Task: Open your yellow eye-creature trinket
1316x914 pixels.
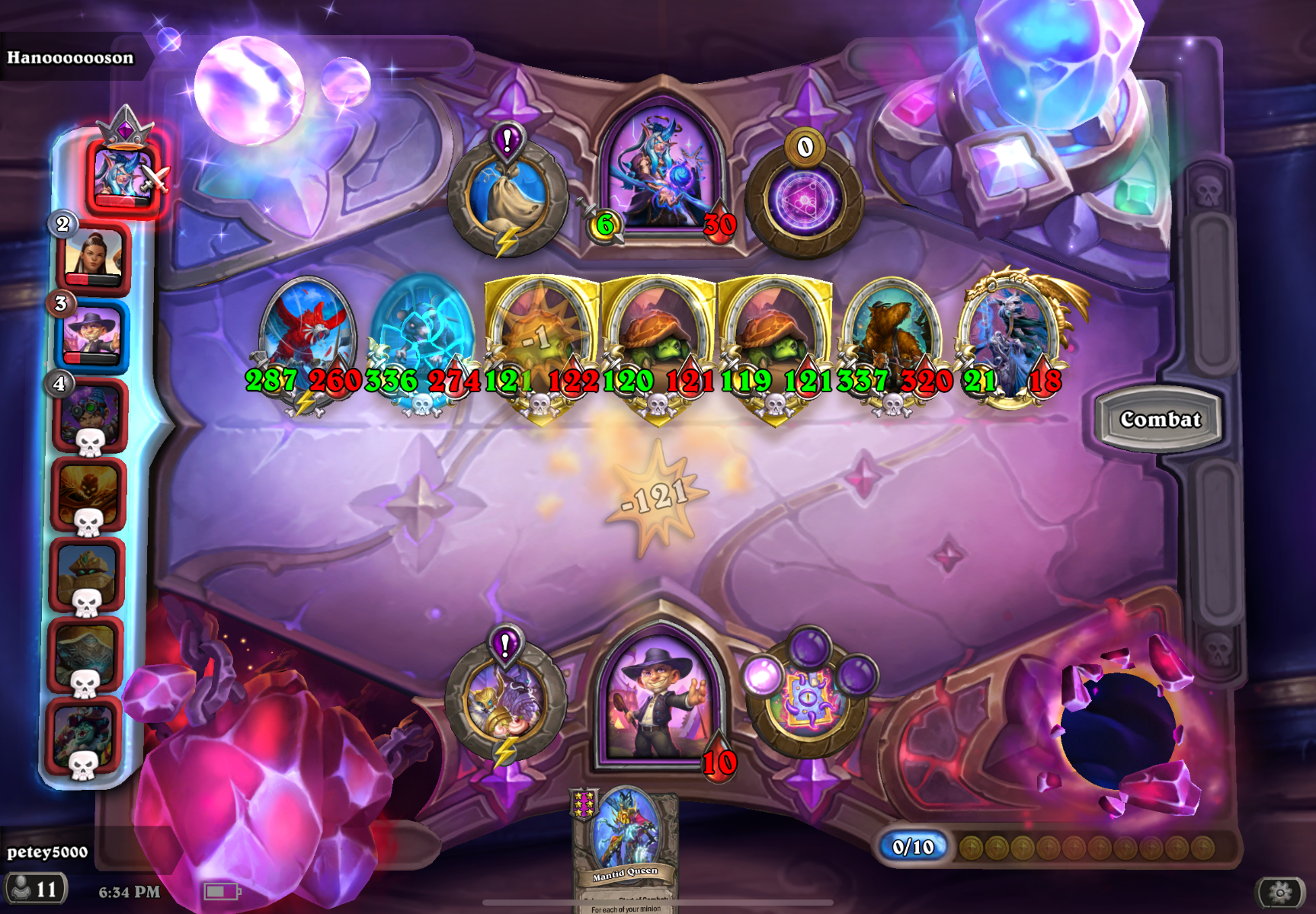Action: click(810, 697)
